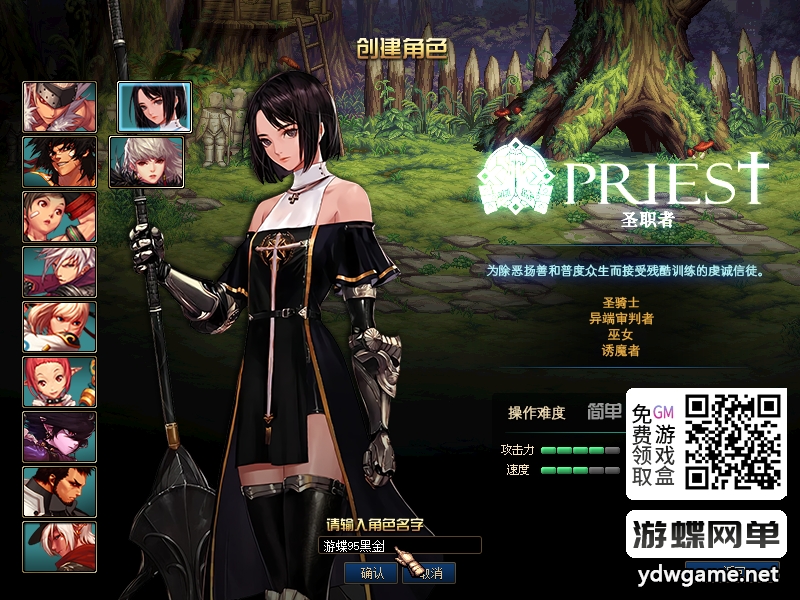Choose the girl with cheek bandage portrait
This screenshot has width=800, height=600.
point(60,217)
